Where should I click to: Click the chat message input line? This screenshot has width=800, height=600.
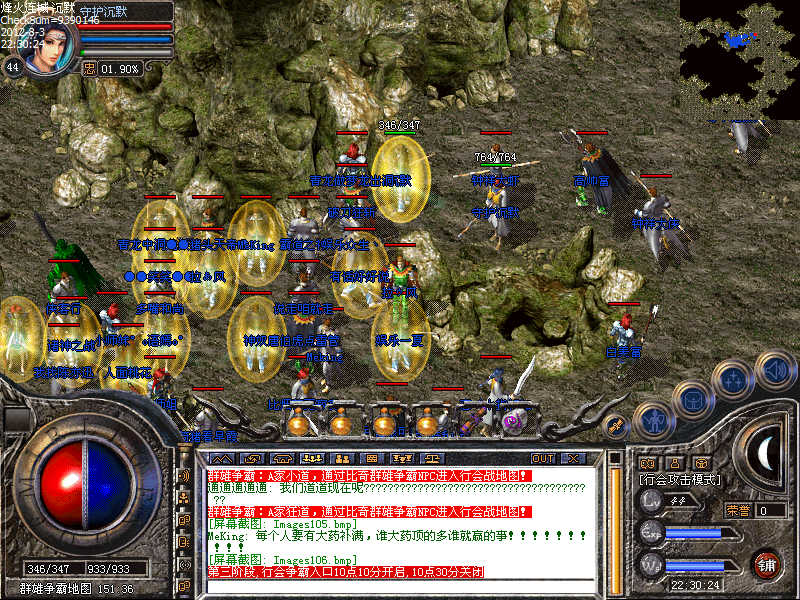[400, 586]
